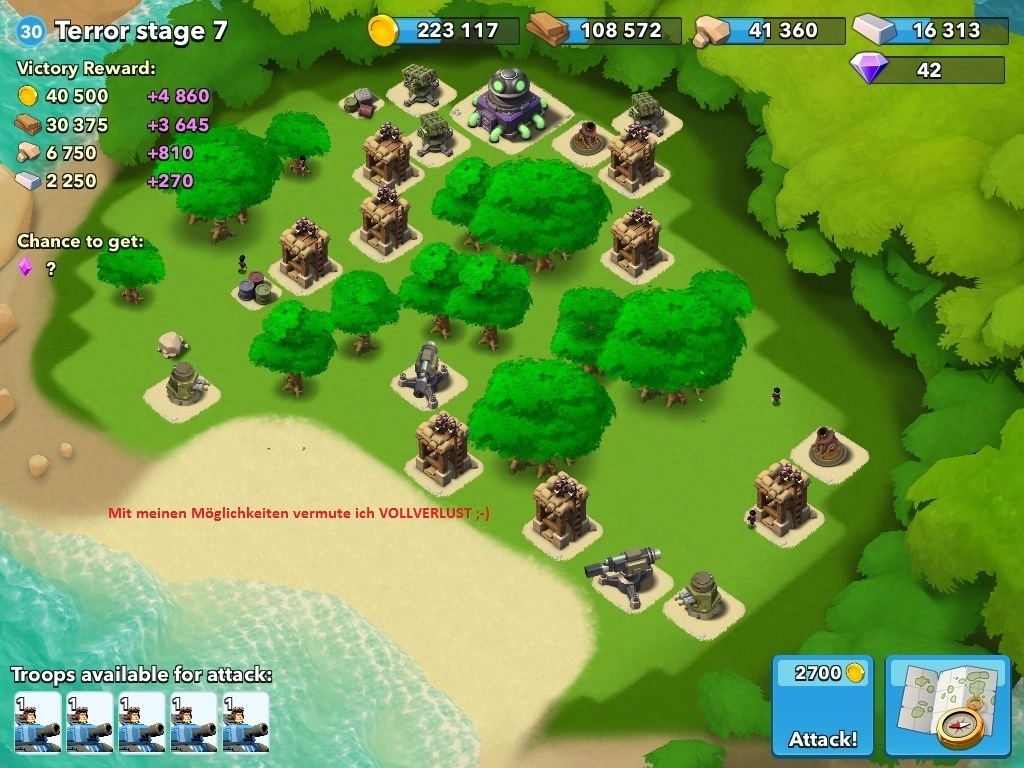Select the level 30 experience badge
Image resolution: width=1024 pixels, height=768 pixels.
[31, 31]
